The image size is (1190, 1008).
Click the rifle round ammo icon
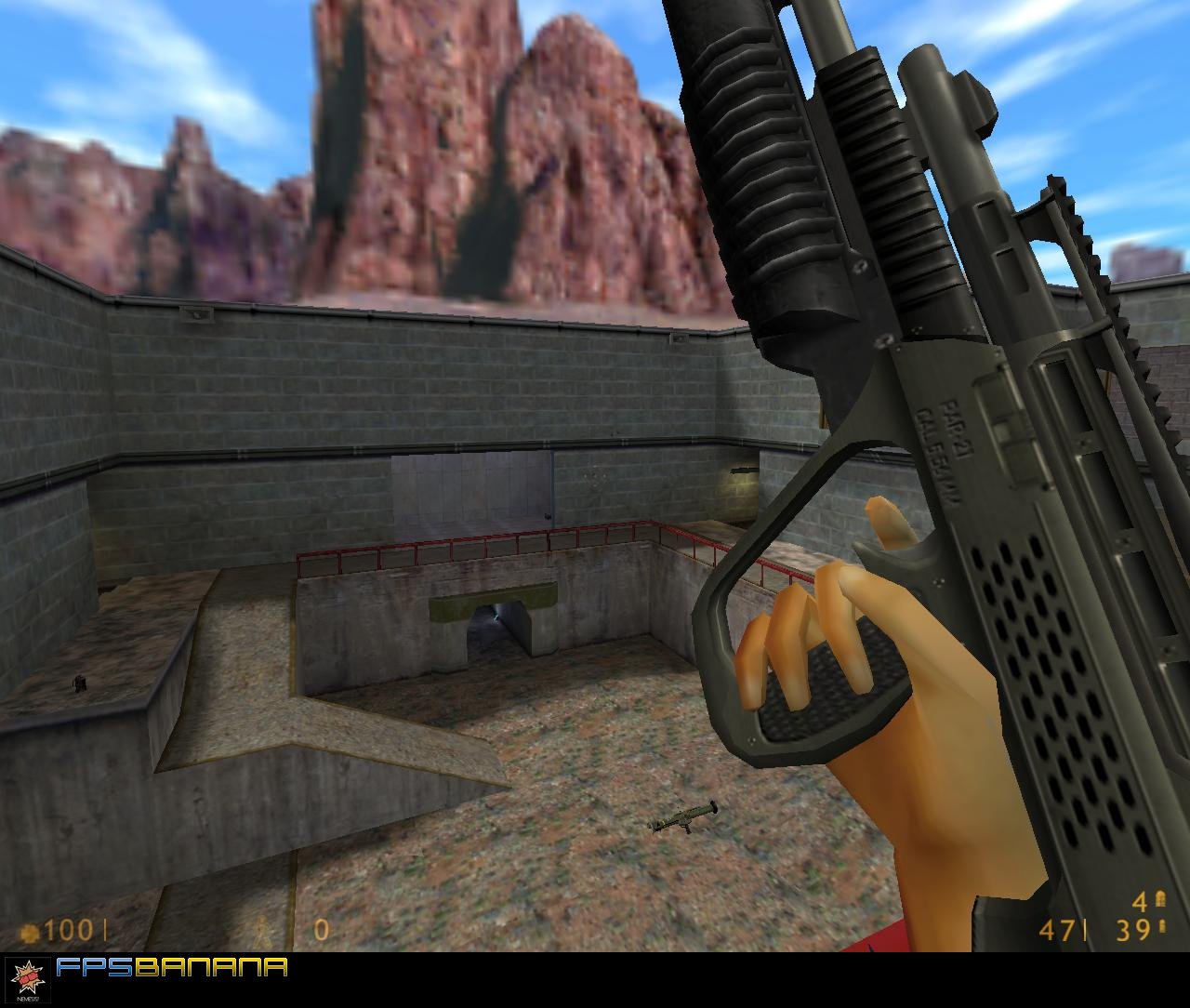[x=1162, y=926]
